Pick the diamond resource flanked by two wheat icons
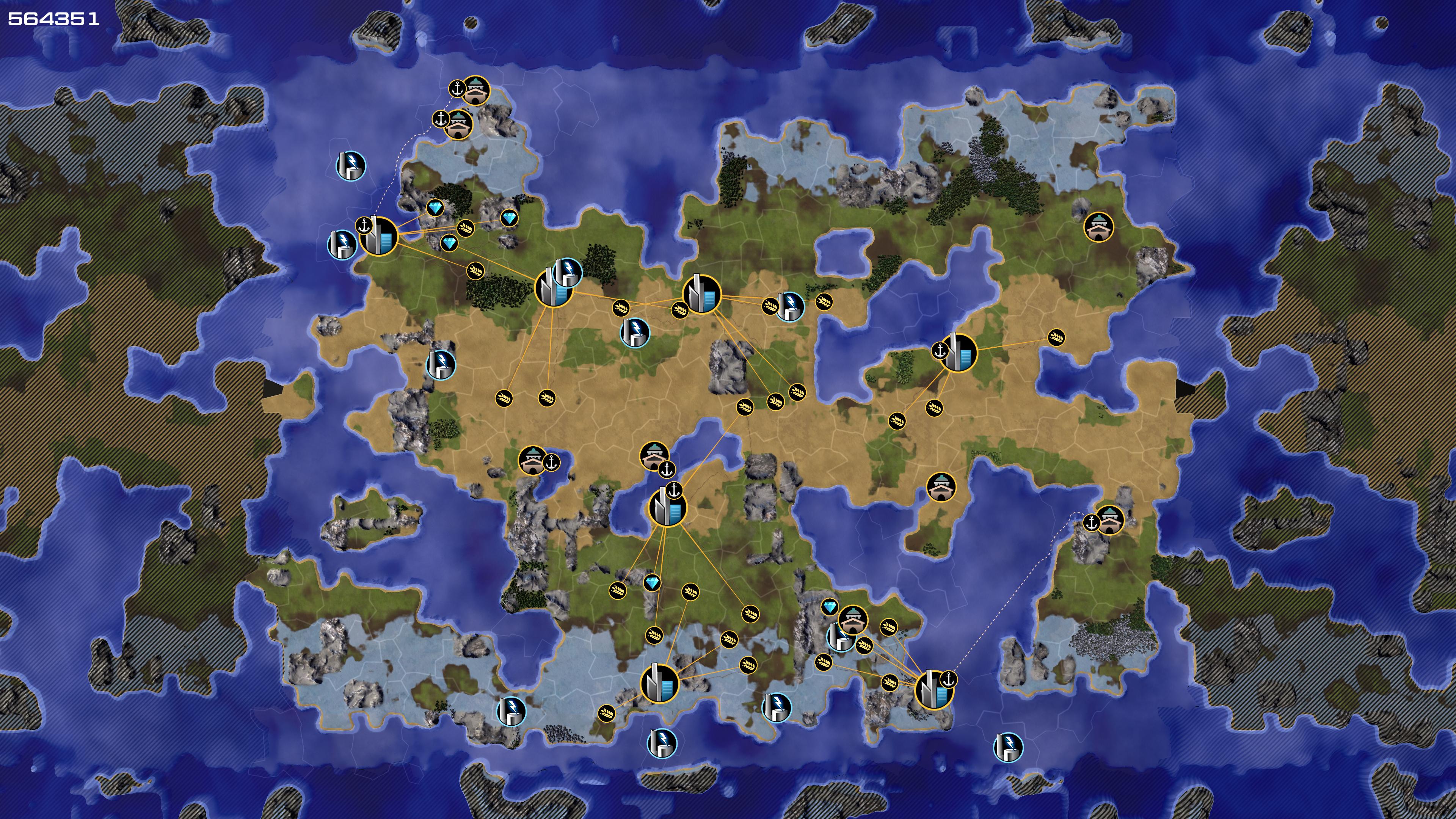The image size is (1456, 819). [x=652, y=583]
